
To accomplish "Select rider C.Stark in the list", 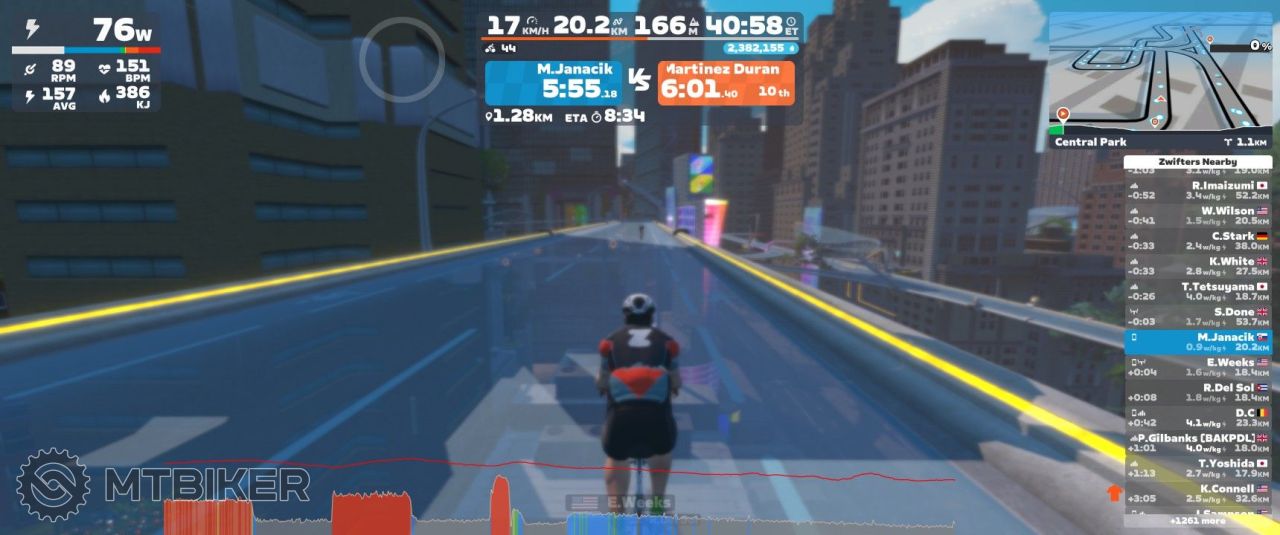I will coord(1198,241).
